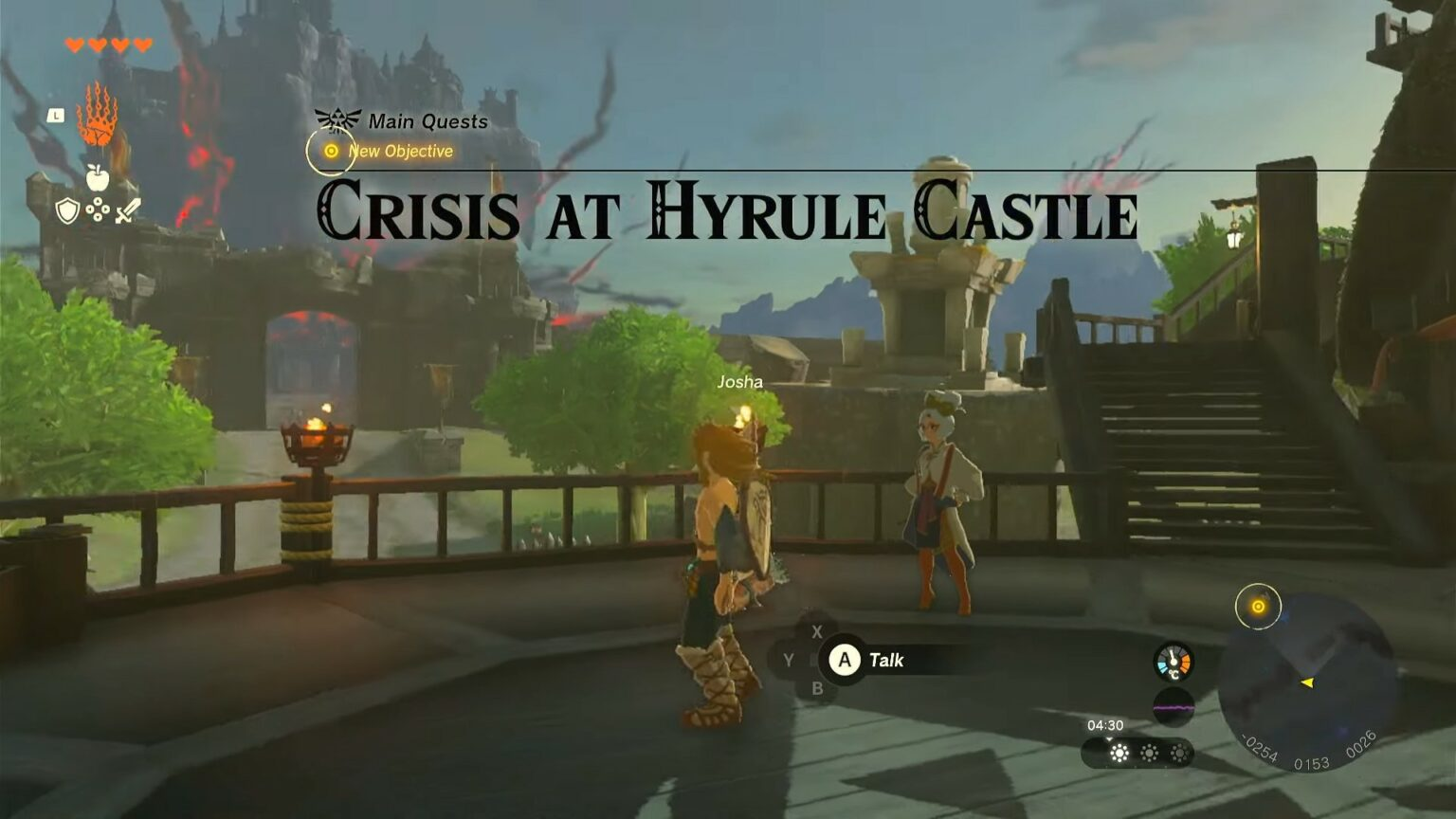
Task: Open the circular minimap
Action: (x=1308, y=682)
